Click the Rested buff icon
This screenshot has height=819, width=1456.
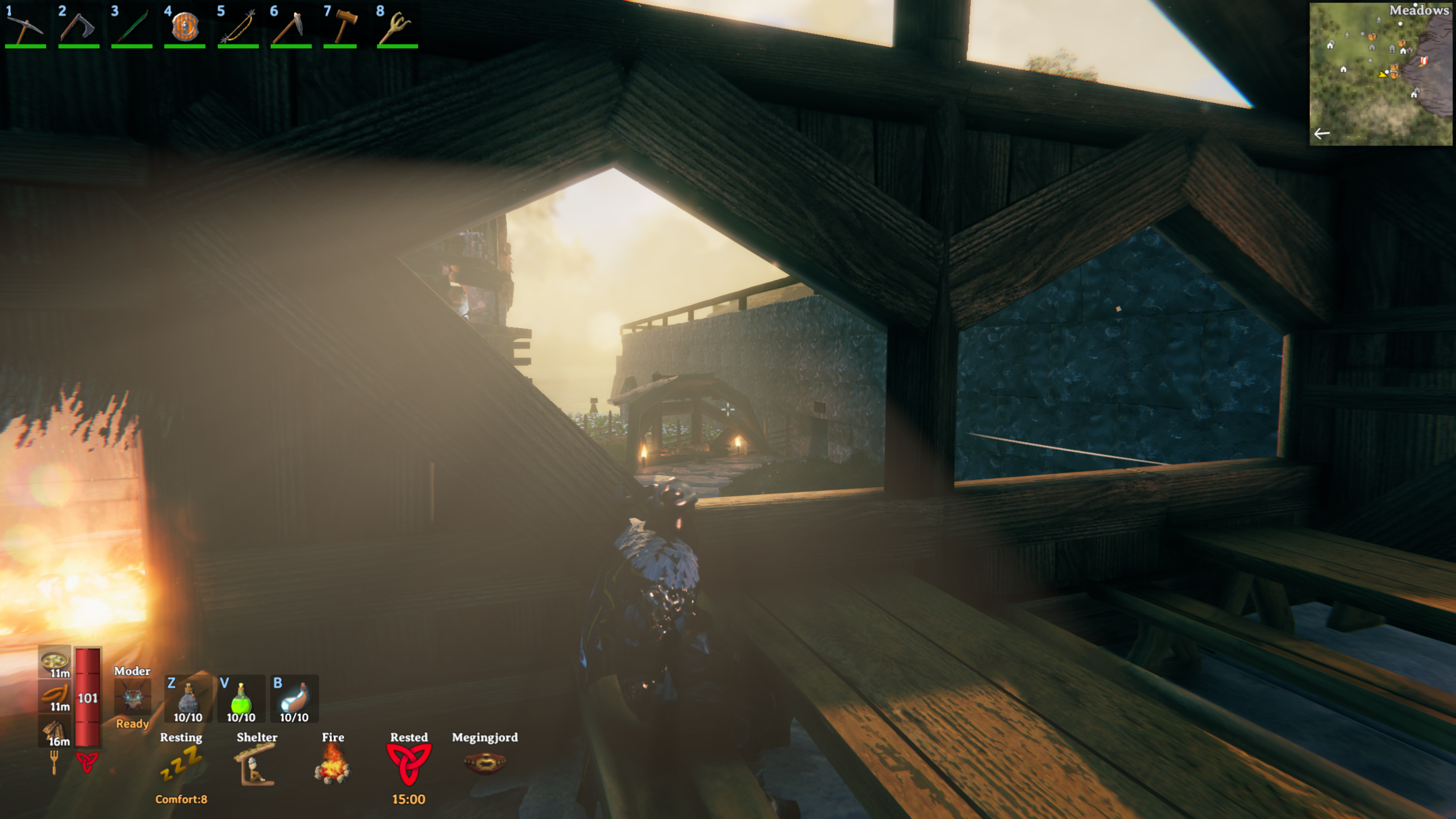point(409,765)
